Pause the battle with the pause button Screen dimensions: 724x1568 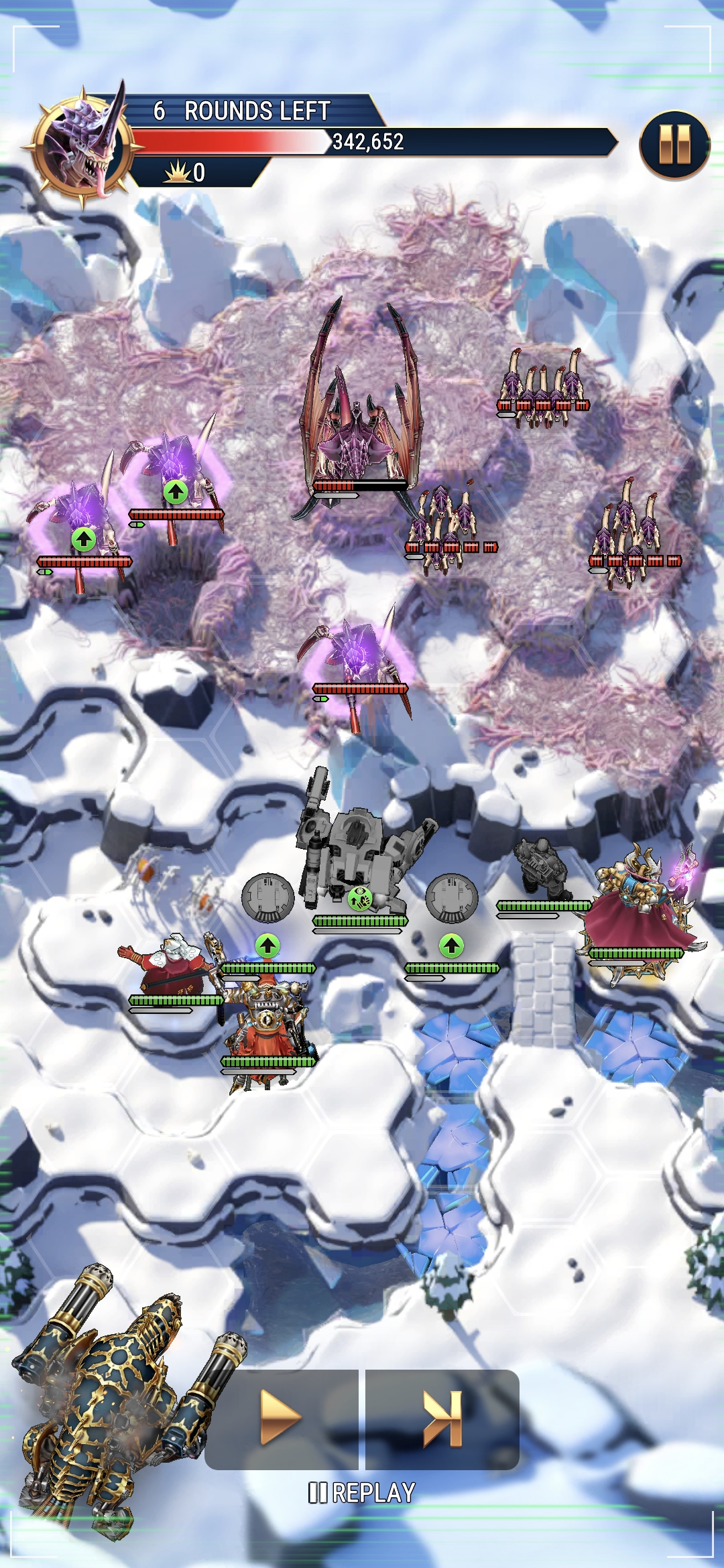tap(674, 145)
